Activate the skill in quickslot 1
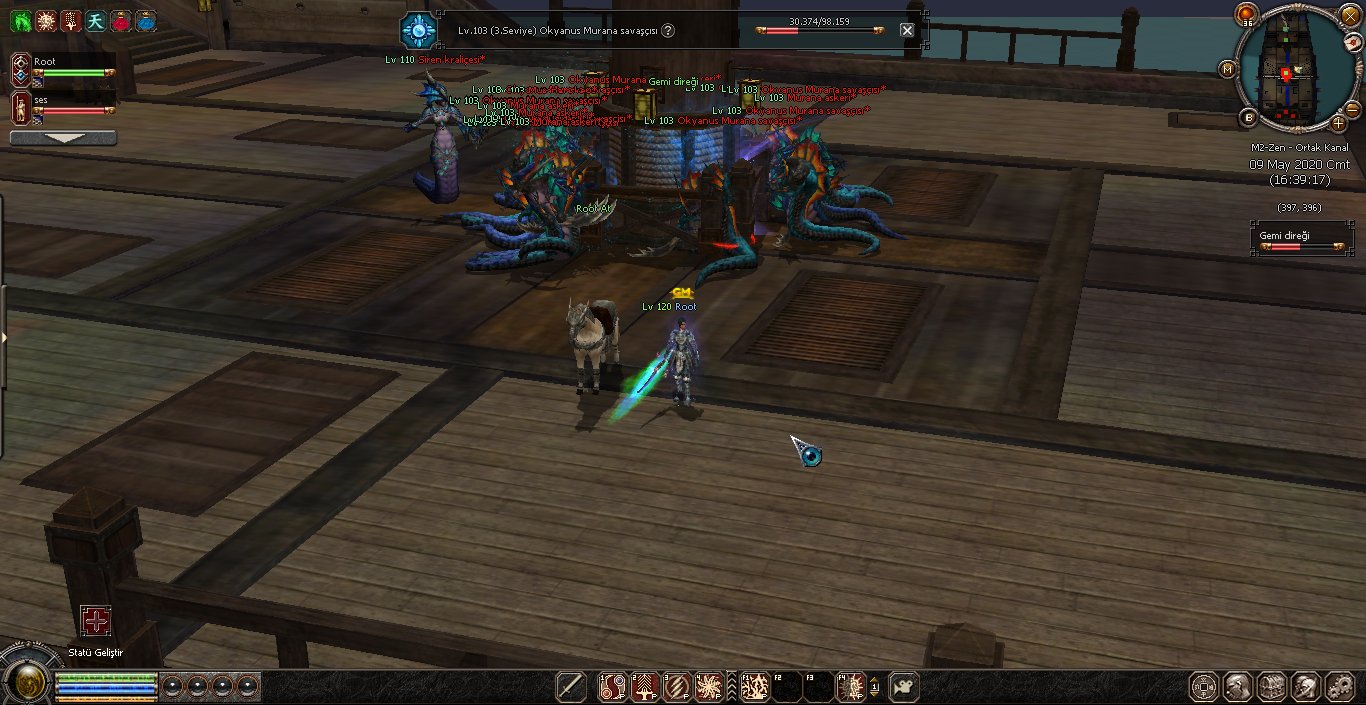The height and width of the screenshot is (705, 1366). pos(613,687)
